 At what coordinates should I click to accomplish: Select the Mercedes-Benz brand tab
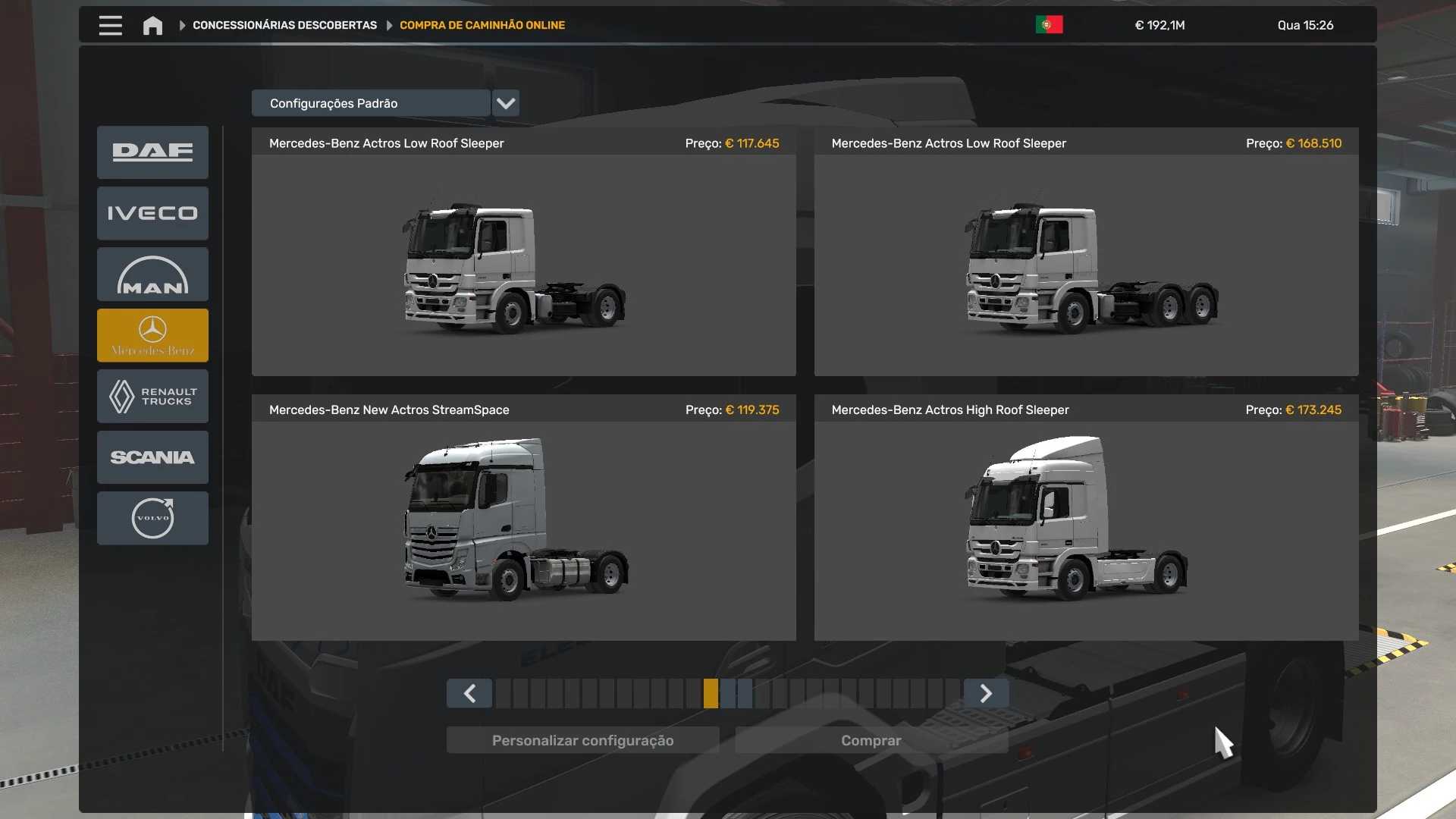pos(152,335)
